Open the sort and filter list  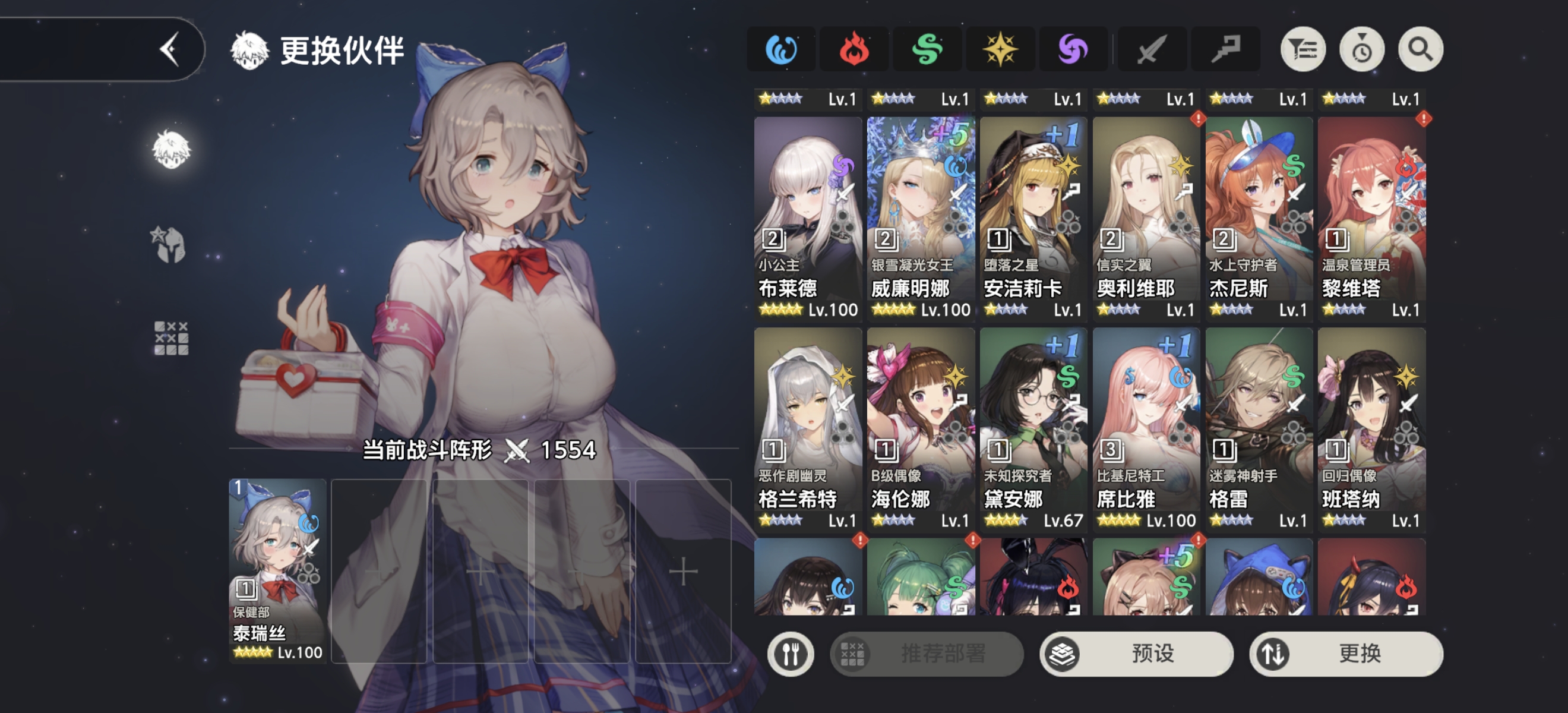(1303, 49)
